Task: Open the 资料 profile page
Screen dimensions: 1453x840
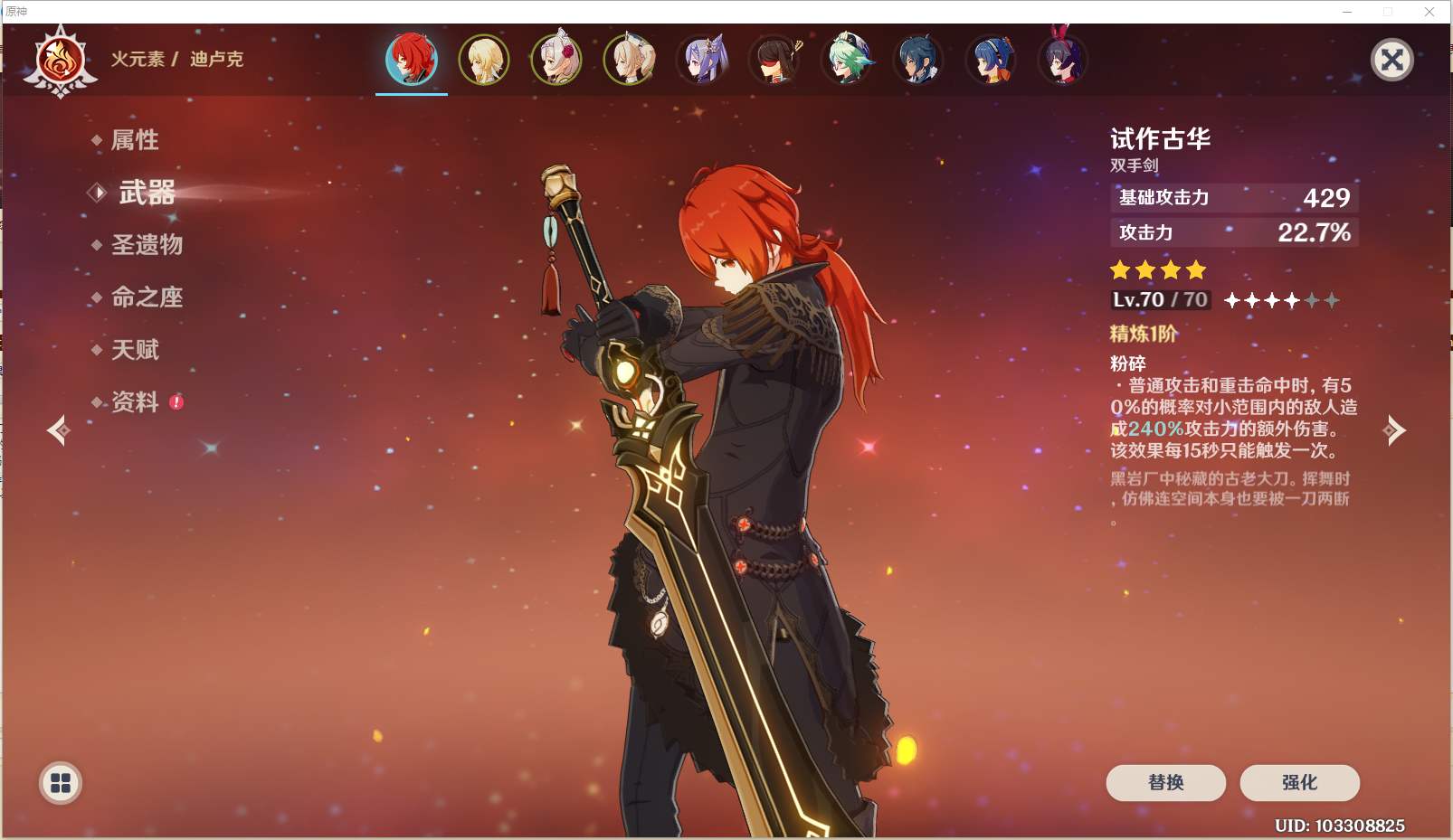Action: click(135, 402)
